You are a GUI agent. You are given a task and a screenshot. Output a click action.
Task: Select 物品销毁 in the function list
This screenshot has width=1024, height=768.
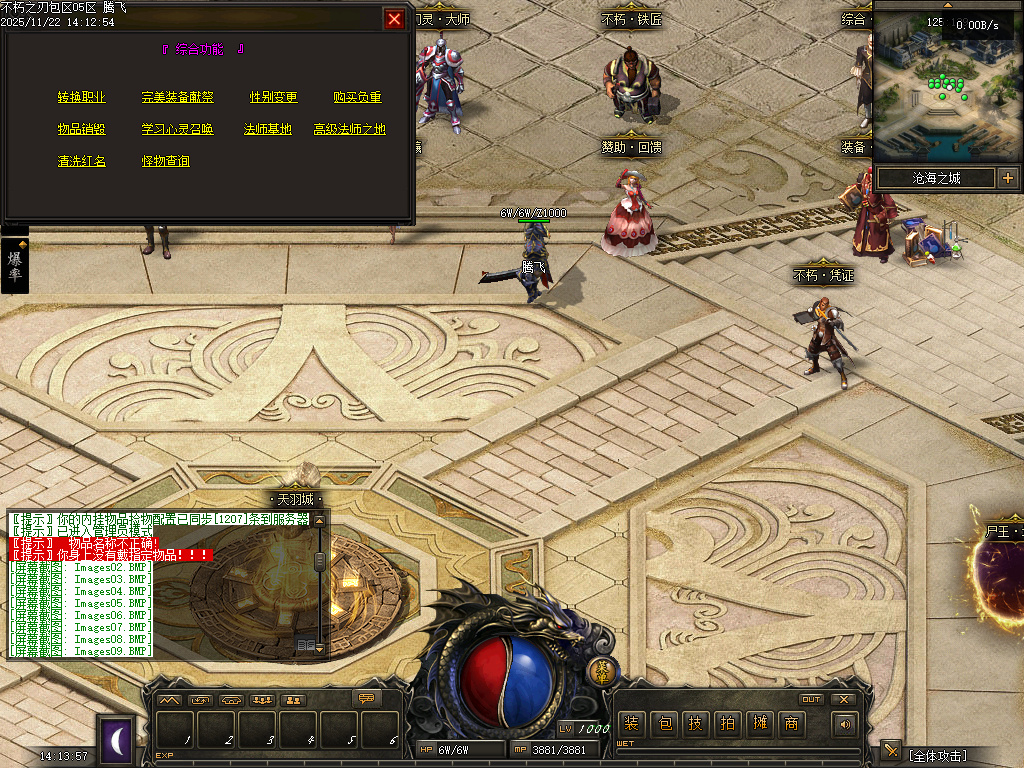82,129
